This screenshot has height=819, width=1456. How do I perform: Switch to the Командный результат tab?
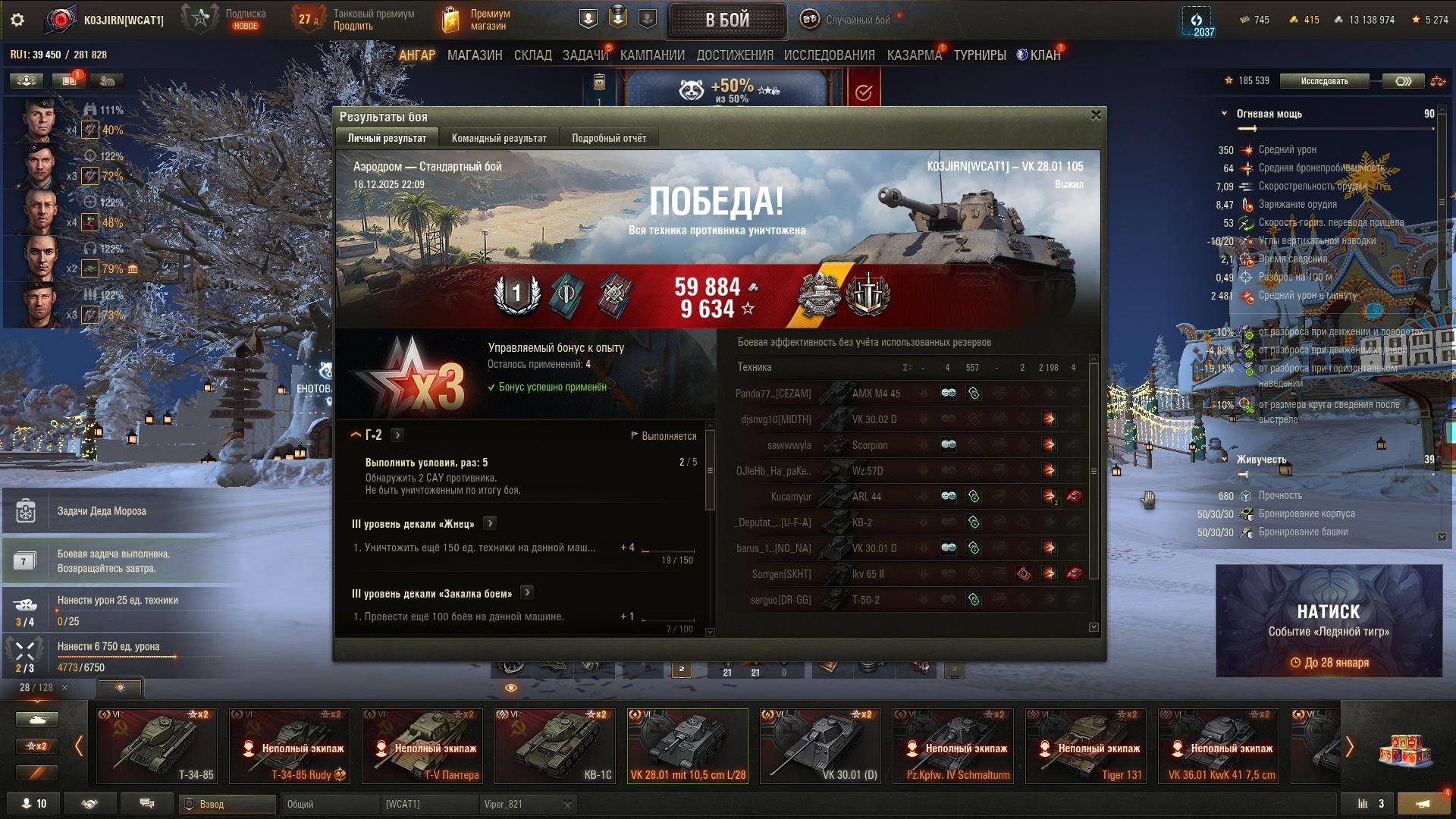498,138
